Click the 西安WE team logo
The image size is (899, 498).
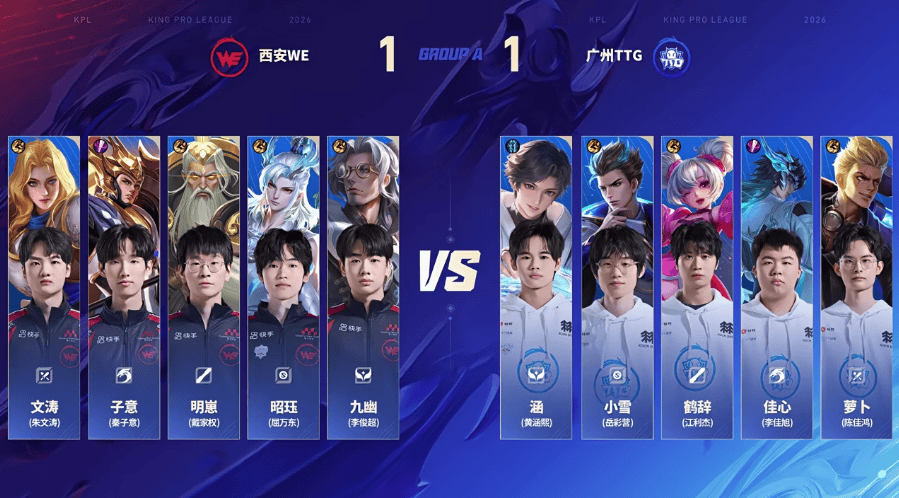pyautogui.click(x=229, y=56)
